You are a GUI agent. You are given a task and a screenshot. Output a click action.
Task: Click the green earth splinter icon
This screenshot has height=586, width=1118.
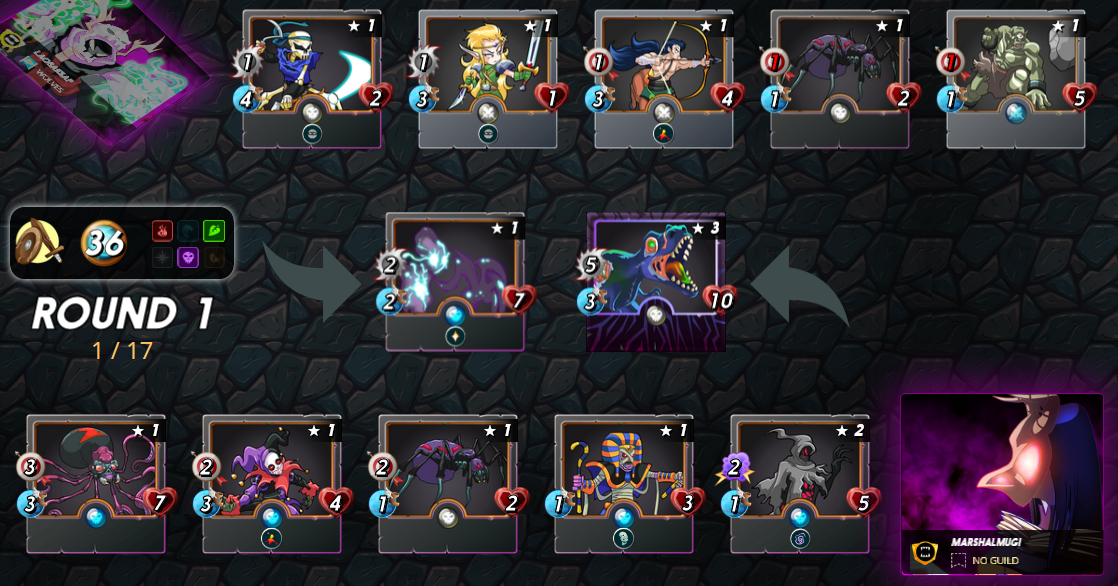tap(214, 231)
